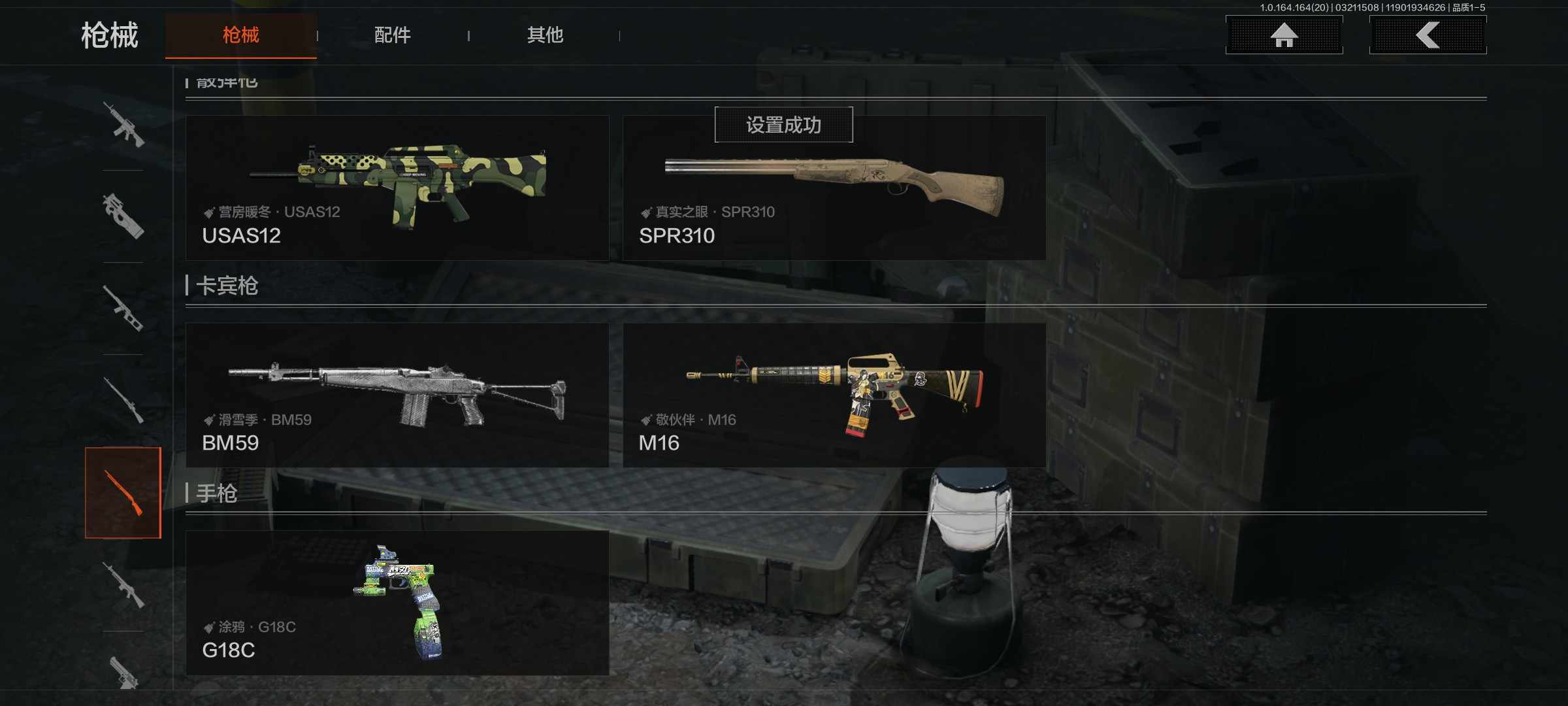Click the back arrow button
Screen dimensions: 1568x706
pos(1428,36)
